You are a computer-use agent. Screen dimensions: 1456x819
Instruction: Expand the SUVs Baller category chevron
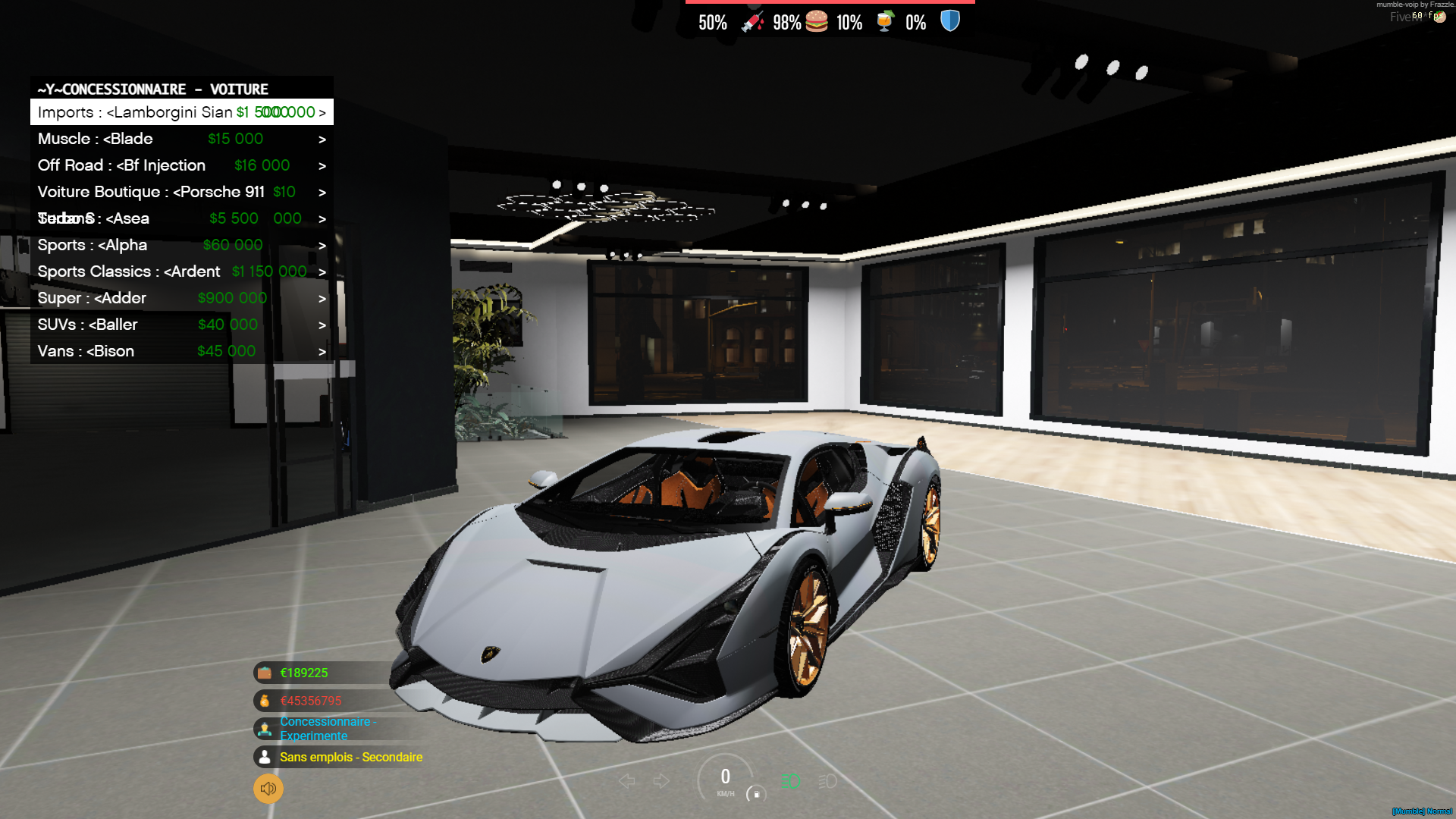point(322,325)
